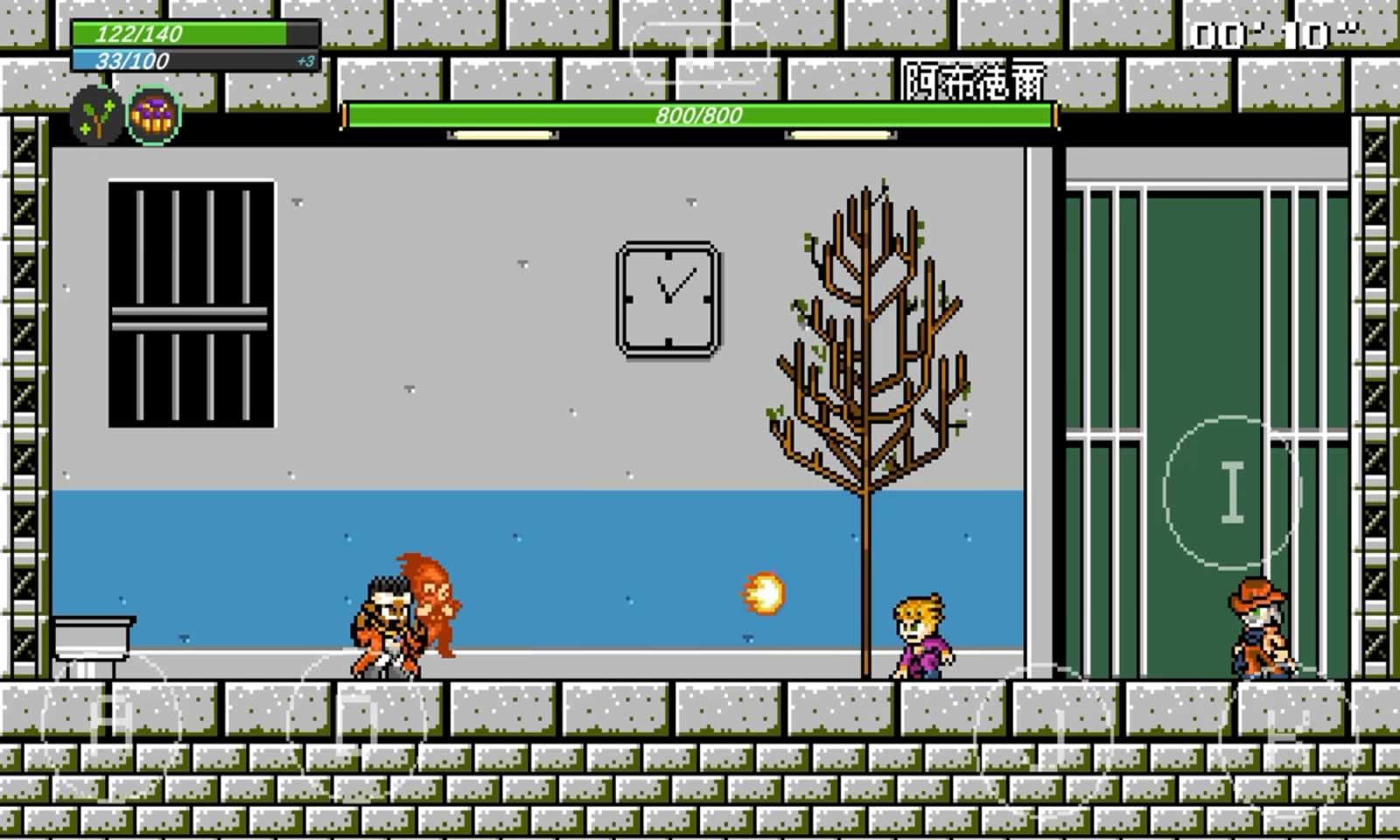Image resolution: width=1400 pixels, height=840 pixels.
Task: Tap the circular I skill button
Action: click(x=1232, y=493)
